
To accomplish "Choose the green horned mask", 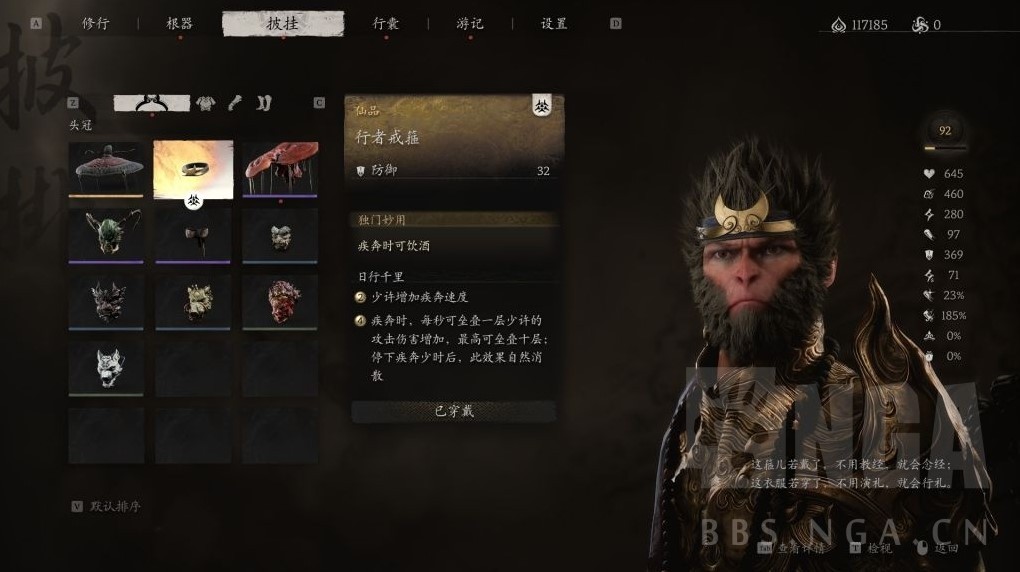I will [106, 236].
